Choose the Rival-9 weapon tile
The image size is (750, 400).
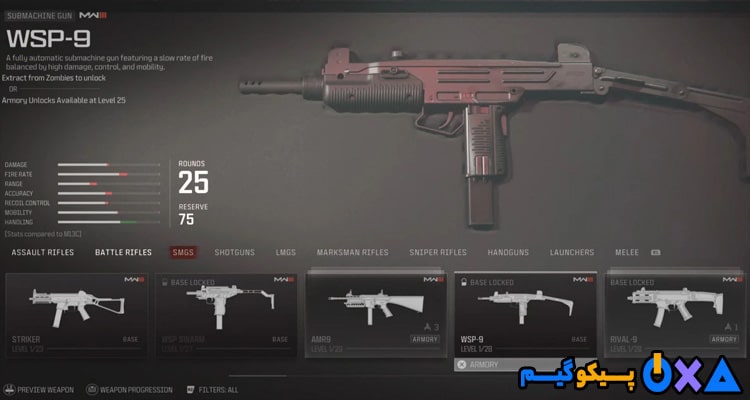pyautogui.click(x=673, y=311)
